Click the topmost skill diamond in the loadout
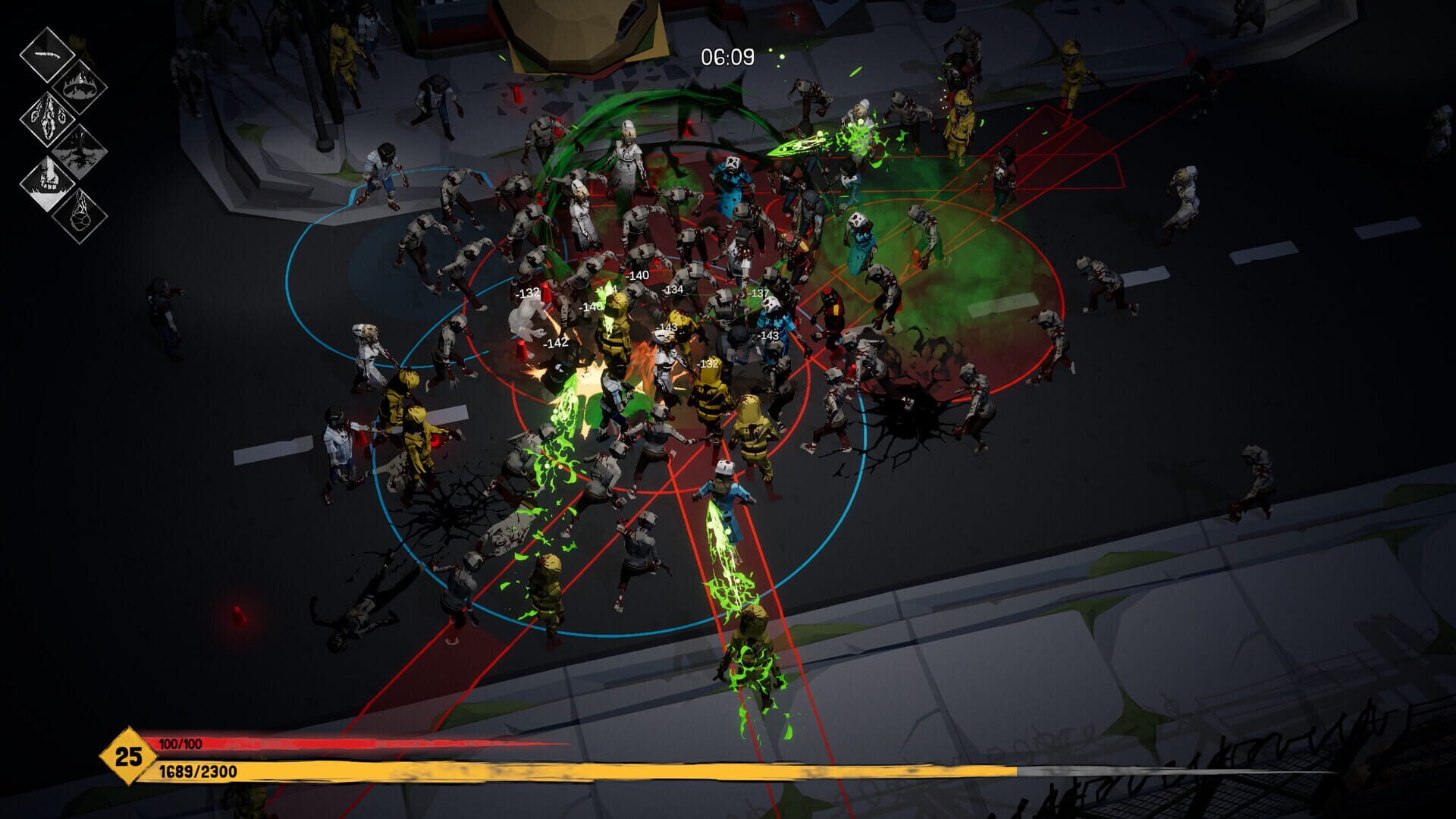Viewport: 1456px width, 819px height. click(x=49, y=55)
